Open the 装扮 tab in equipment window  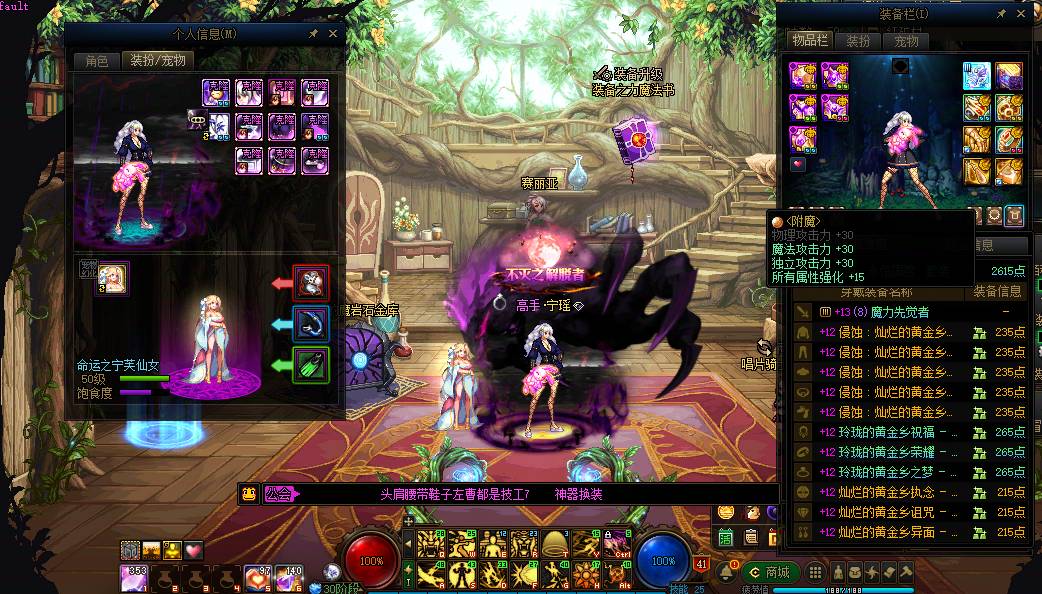(858, 41)
